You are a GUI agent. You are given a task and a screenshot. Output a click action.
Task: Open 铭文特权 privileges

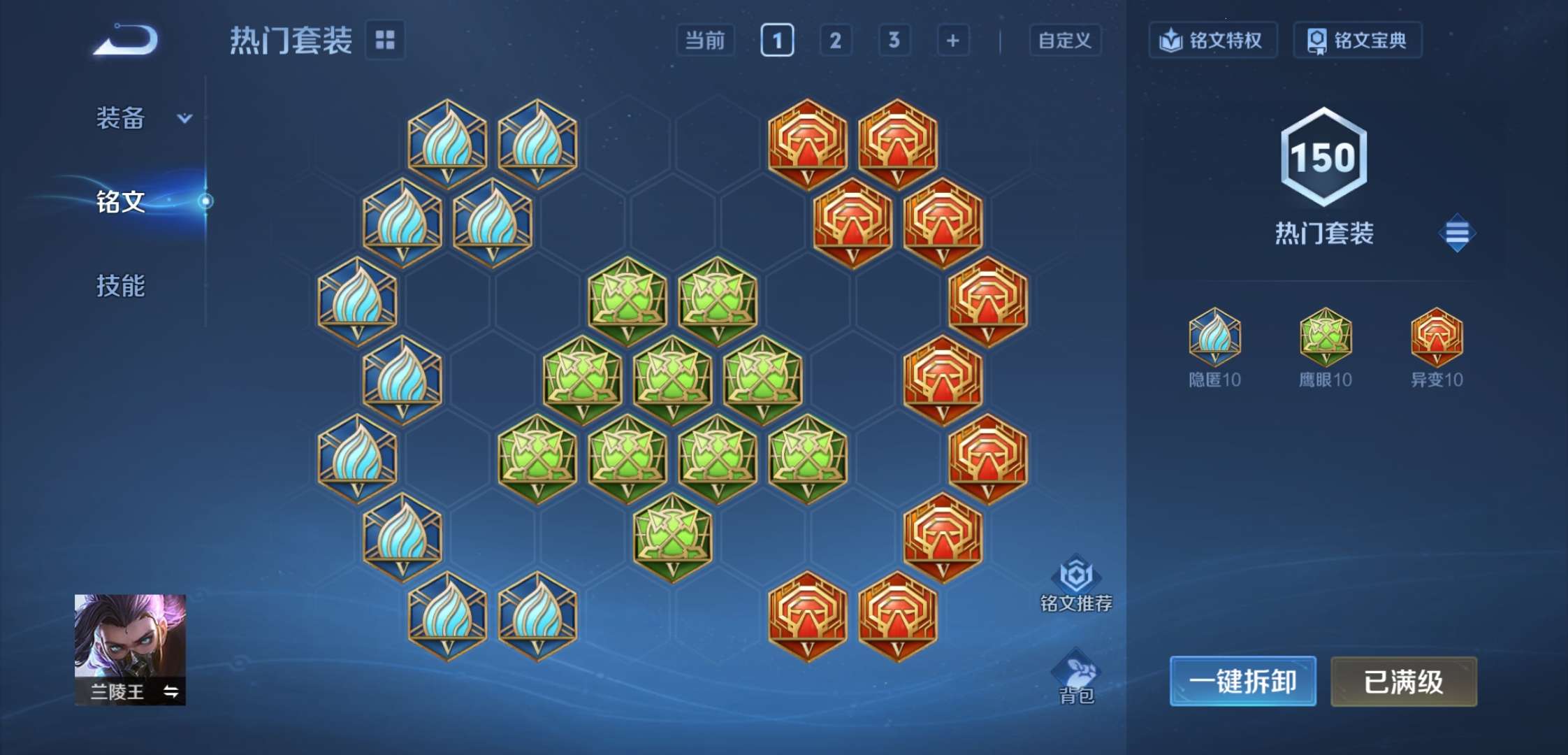(1212, 40)
